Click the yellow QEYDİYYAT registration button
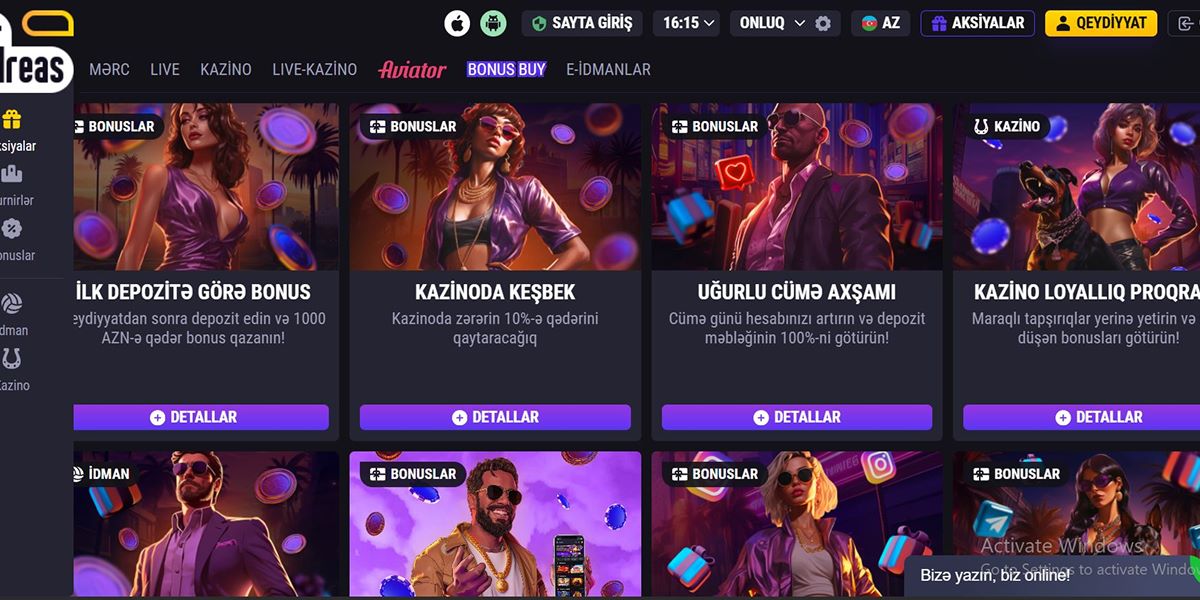 click(x=1101, y=23)
